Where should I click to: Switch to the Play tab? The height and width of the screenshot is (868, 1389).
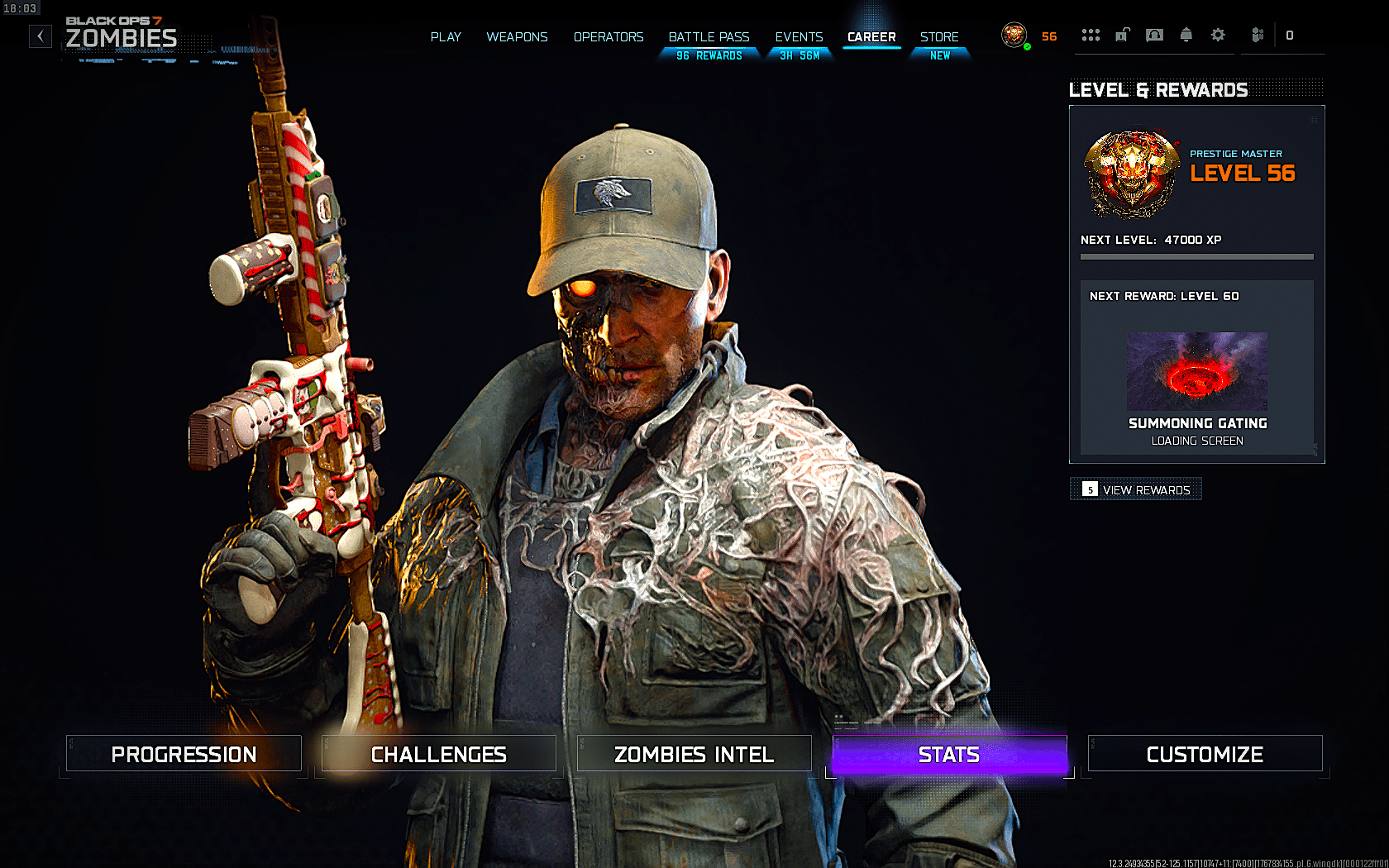pos(446,37)
